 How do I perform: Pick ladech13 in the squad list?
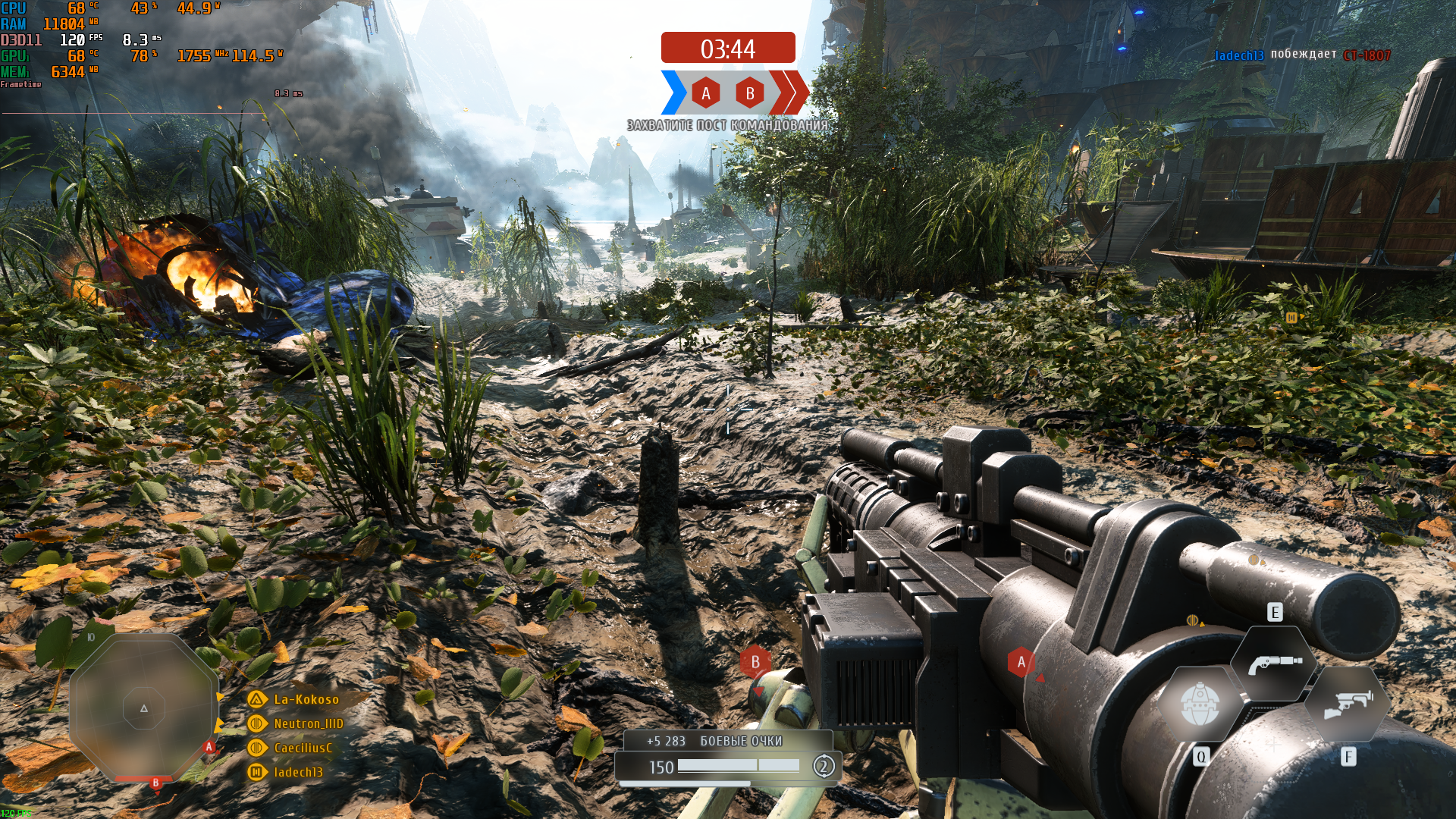tap(298, 772)
